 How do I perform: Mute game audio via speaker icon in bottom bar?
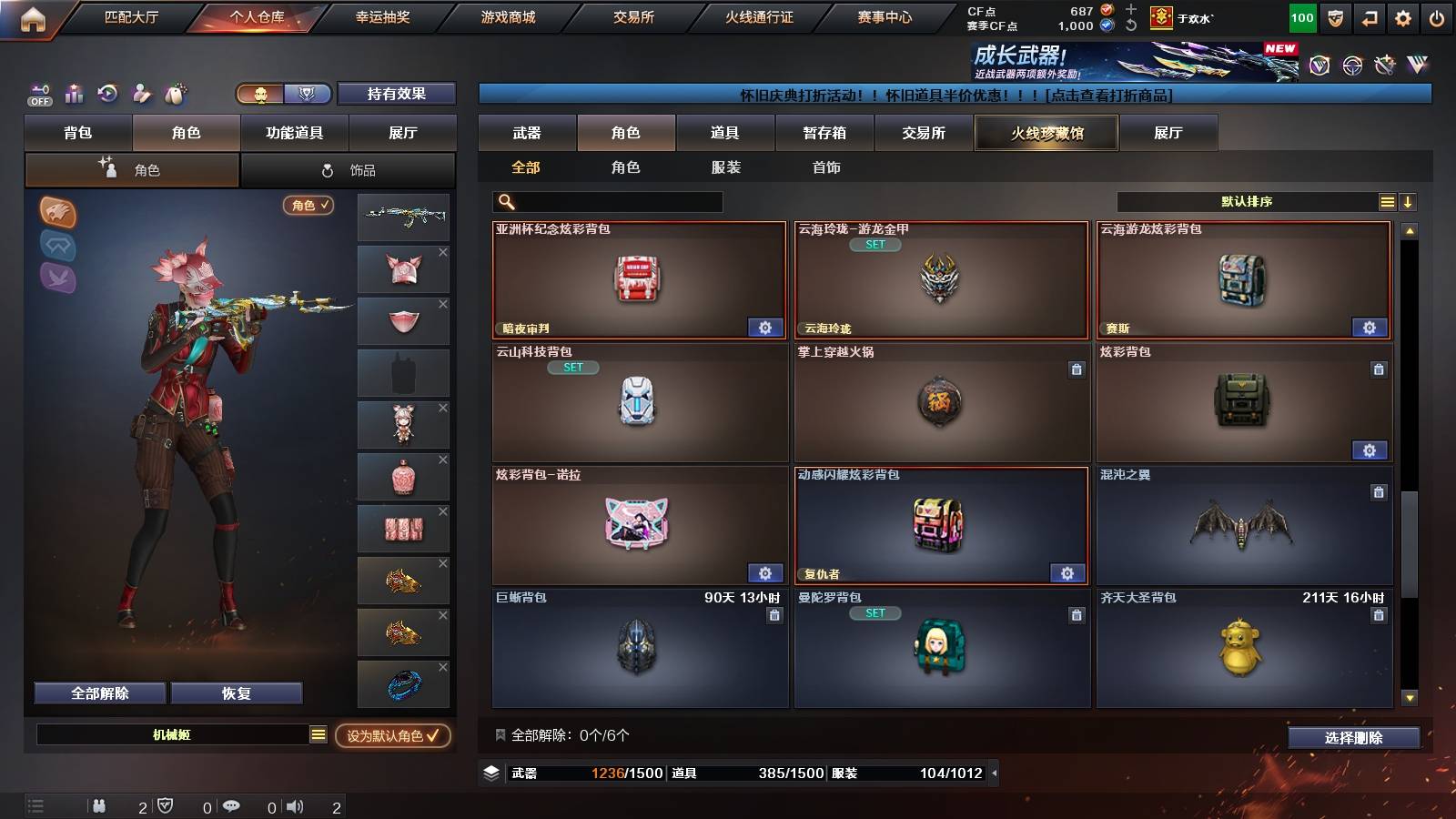[x=295, y=806]
